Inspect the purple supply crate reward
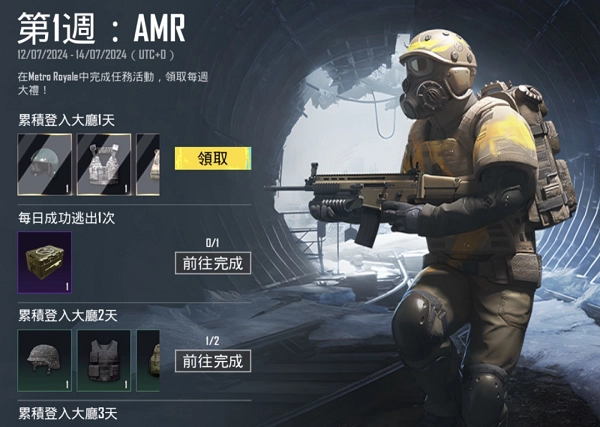This screenshot has height=427, width=600. click(44, 262)
